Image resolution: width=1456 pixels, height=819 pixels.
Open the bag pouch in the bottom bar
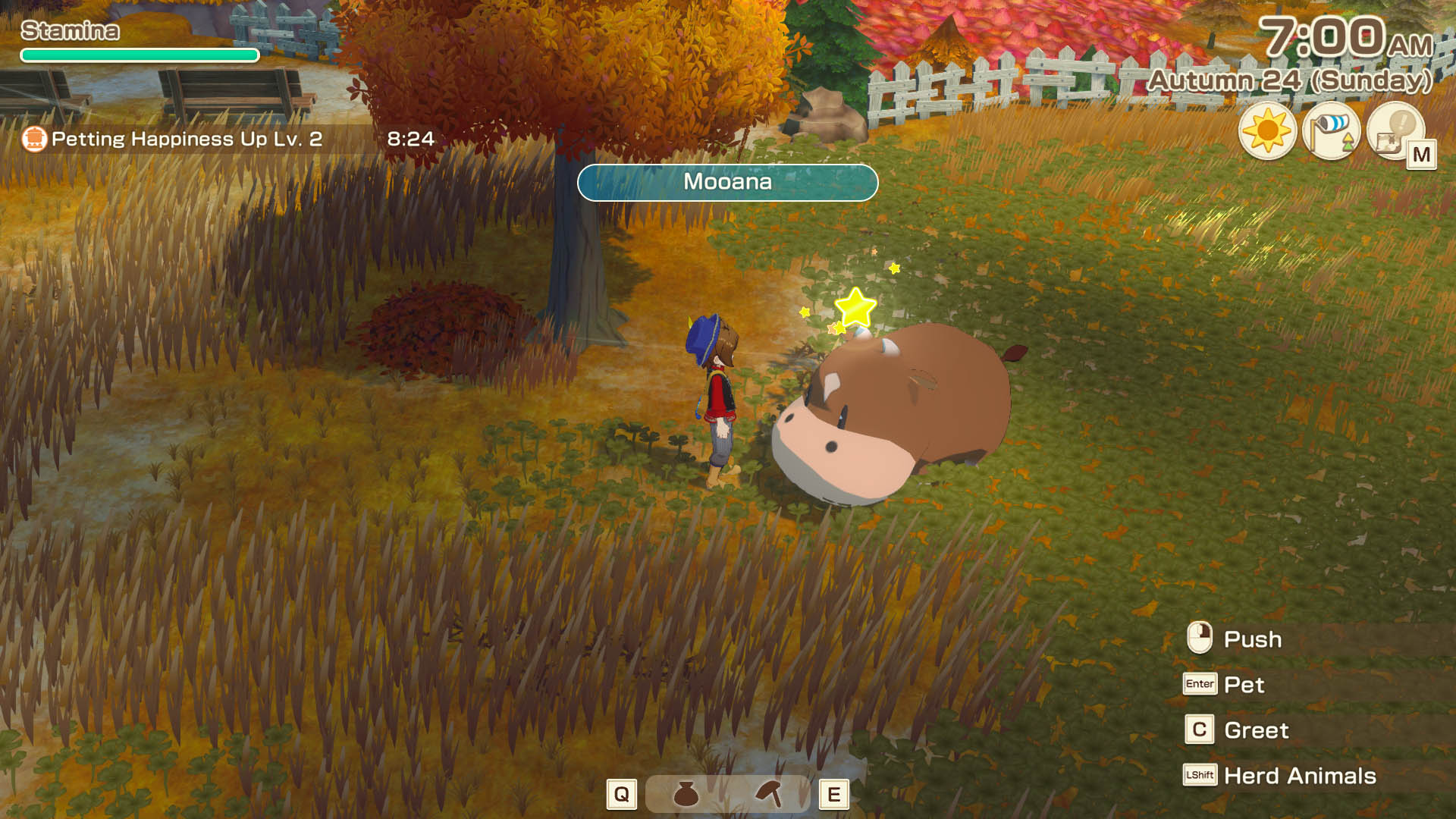pyautogui.click(x=686, y=794)
